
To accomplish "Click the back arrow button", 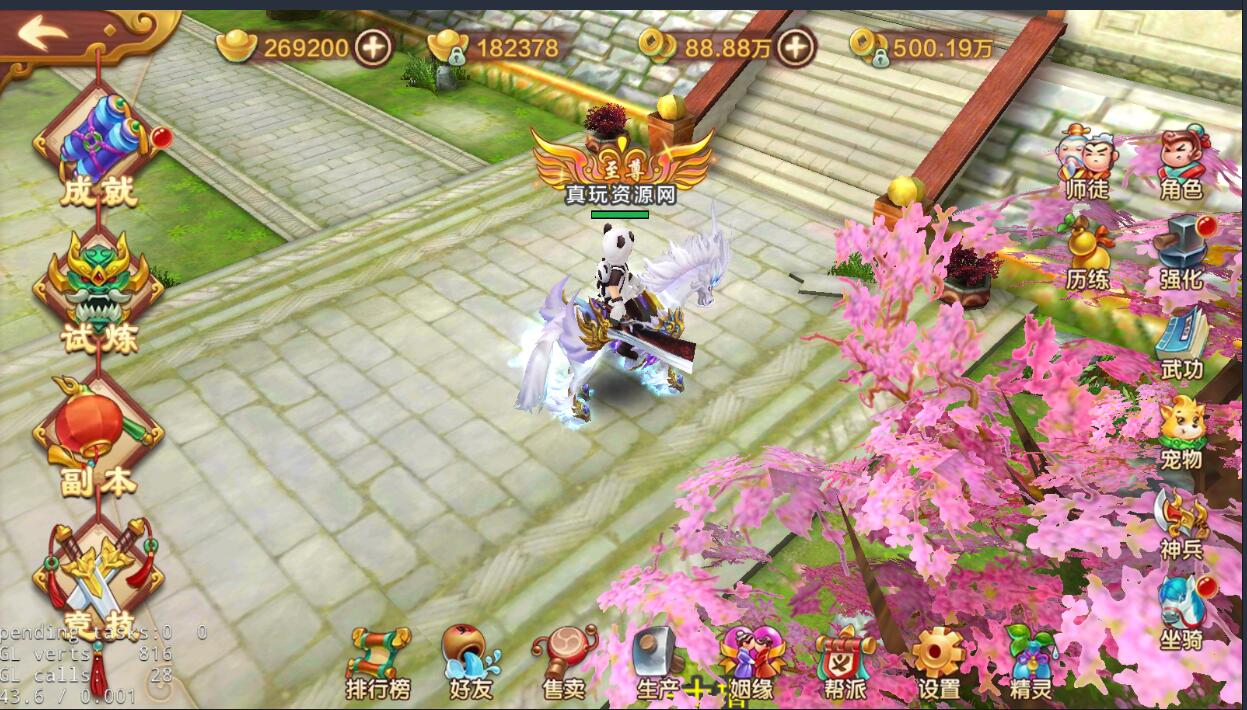I will click(42, 35).
